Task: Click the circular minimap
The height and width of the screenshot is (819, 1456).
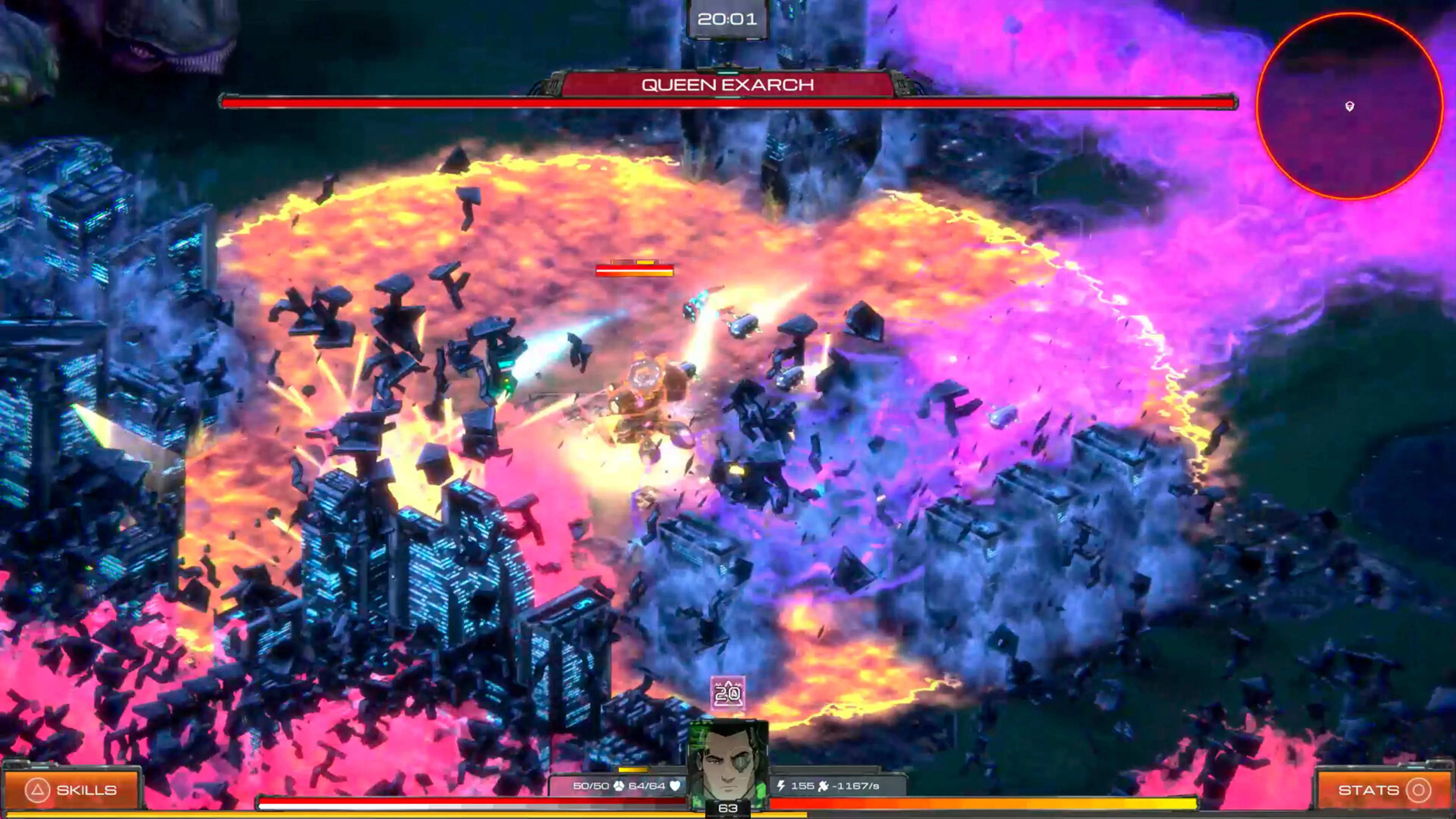Action: [x=1349, y=107]
